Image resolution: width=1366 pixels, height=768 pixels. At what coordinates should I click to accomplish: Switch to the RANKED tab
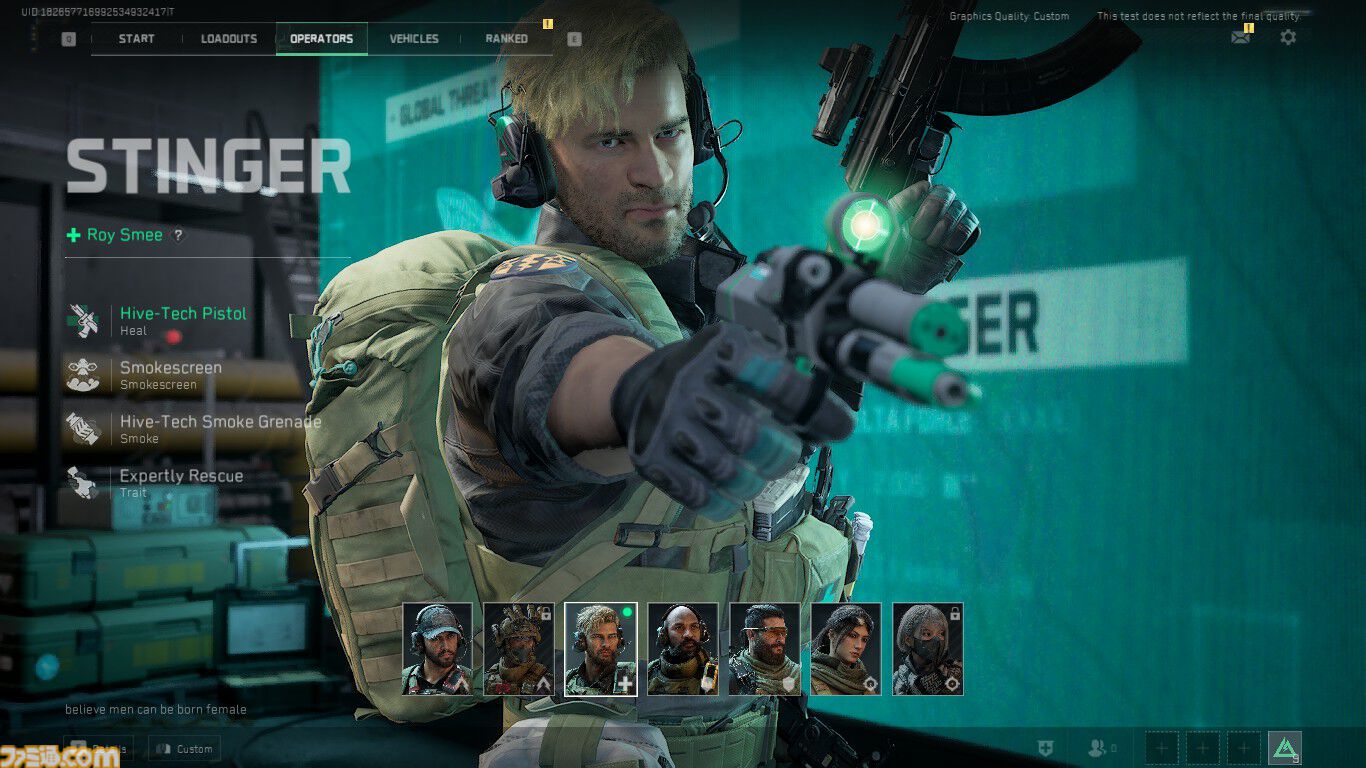(x=505, y=39)
